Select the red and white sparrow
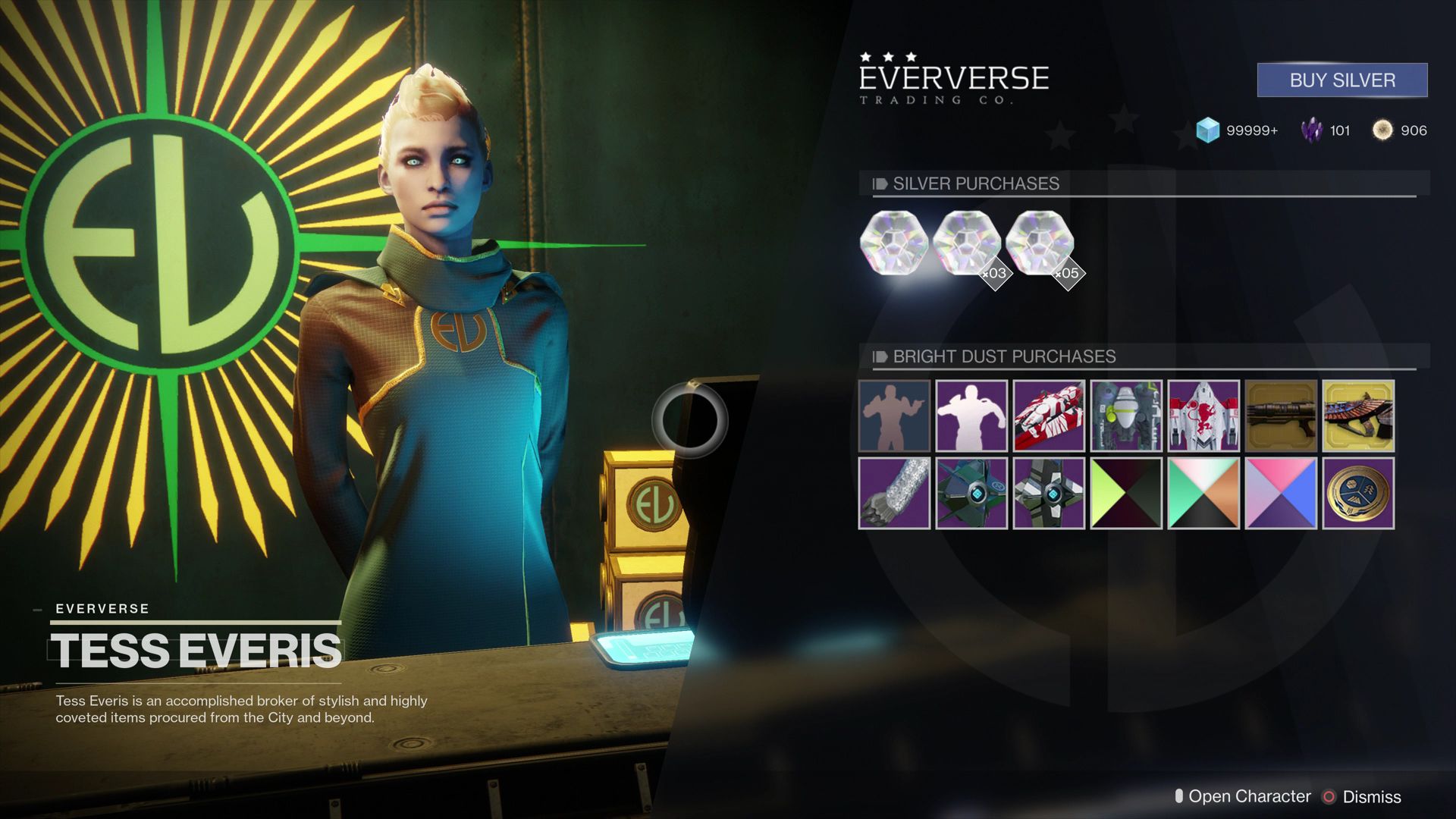This screenshot has width=1456, height=819. [1049, 416]
